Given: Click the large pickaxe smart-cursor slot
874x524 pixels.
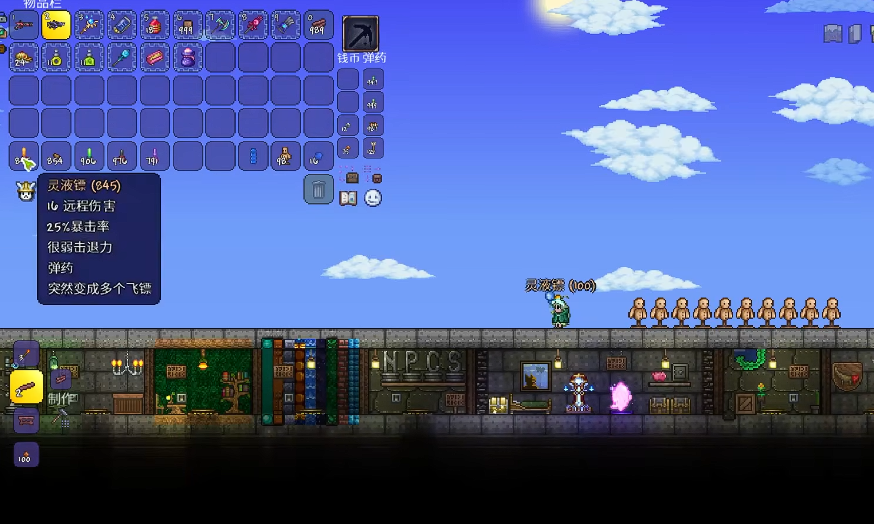Looking at the screenshot, I should point(360,33).
